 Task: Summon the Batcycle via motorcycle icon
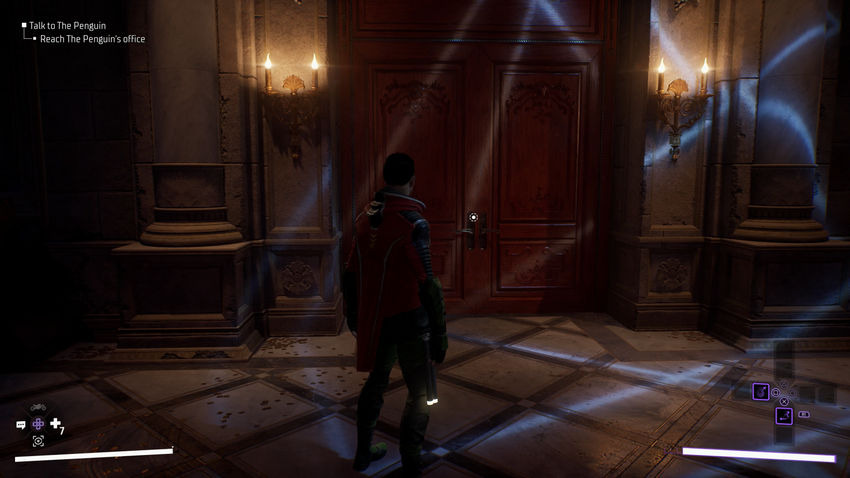pyautogui.click(x=38, y=408)
